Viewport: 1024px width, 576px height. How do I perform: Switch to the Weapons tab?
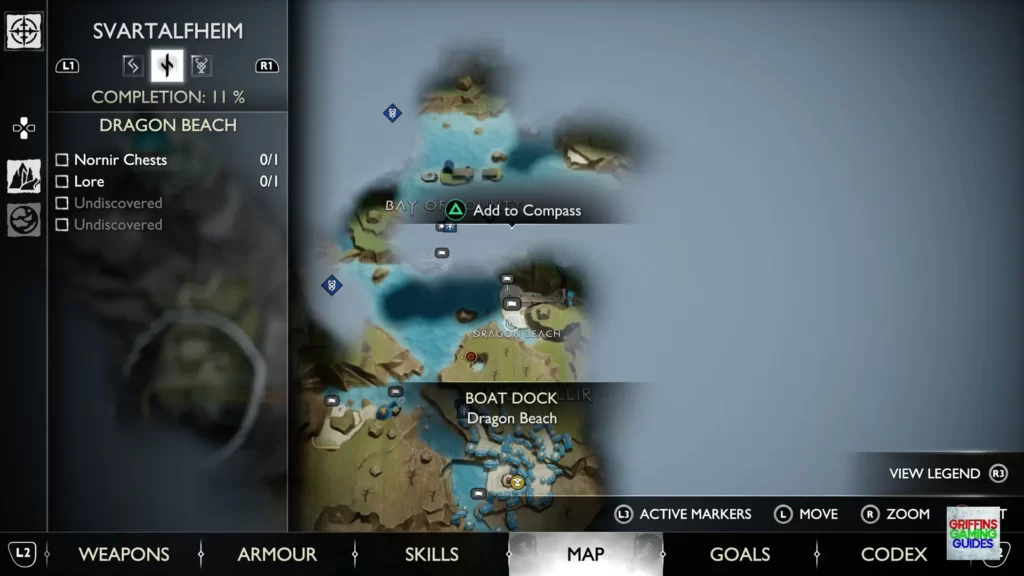coord(124,554)
